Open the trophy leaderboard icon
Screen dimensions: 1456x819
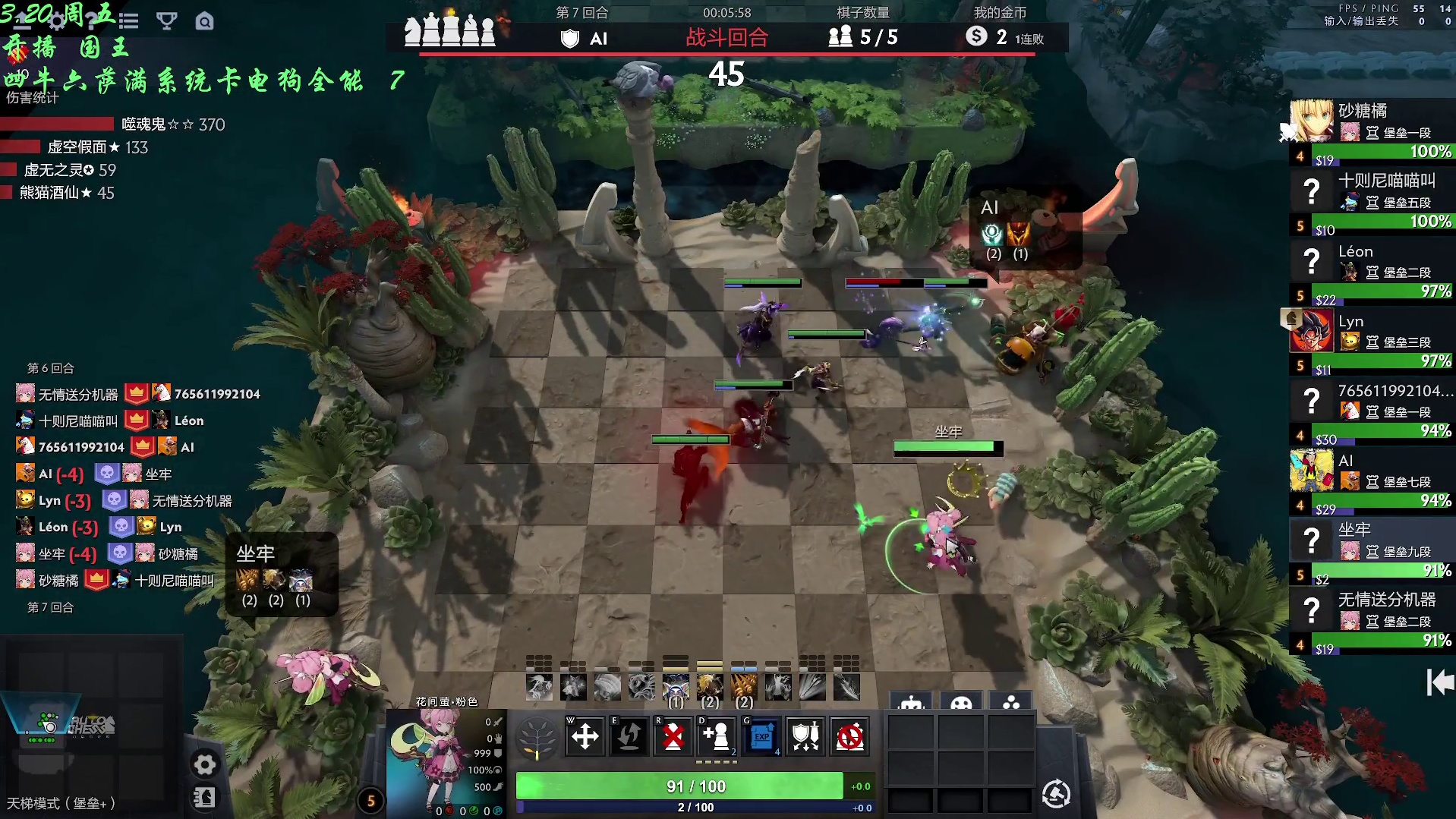pyautogui.click(x=166, y=20)
